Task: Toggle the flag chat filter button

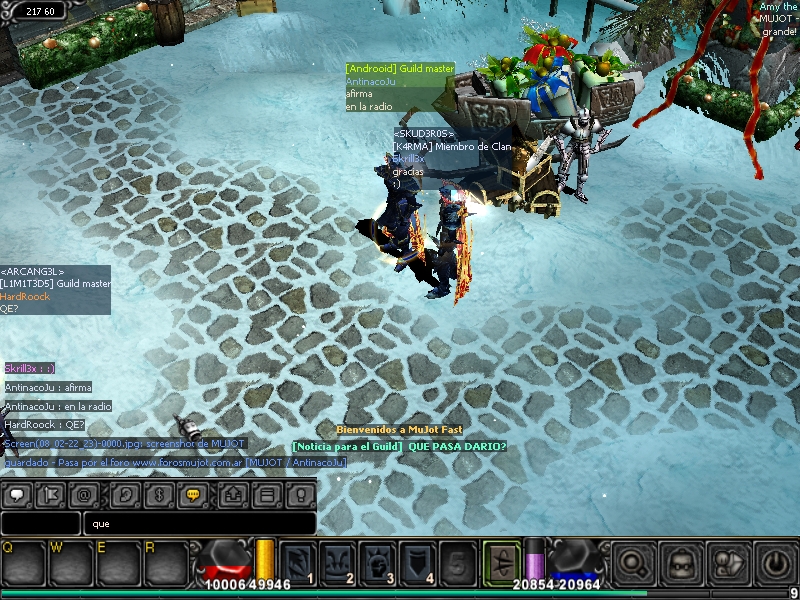Action: point(50,494)
